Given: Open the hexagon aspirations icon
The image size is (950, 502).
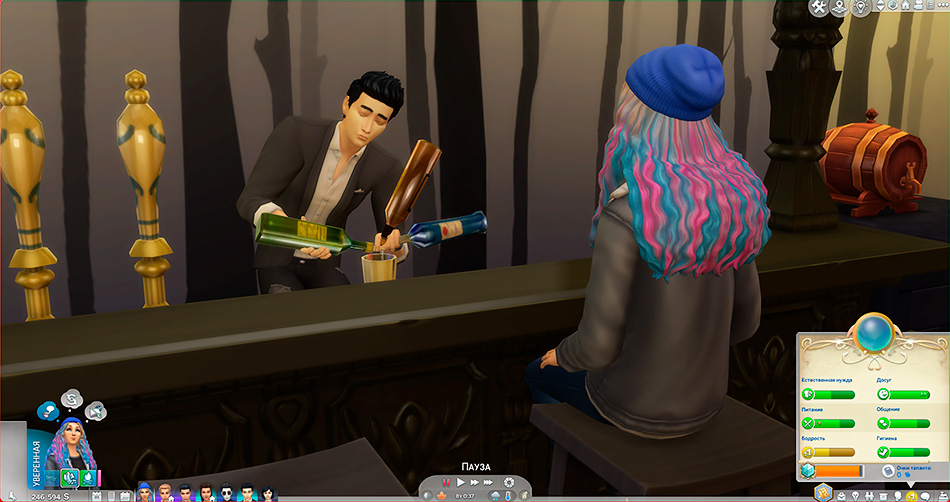Looking at the screenshot, I should click(823, 493).
